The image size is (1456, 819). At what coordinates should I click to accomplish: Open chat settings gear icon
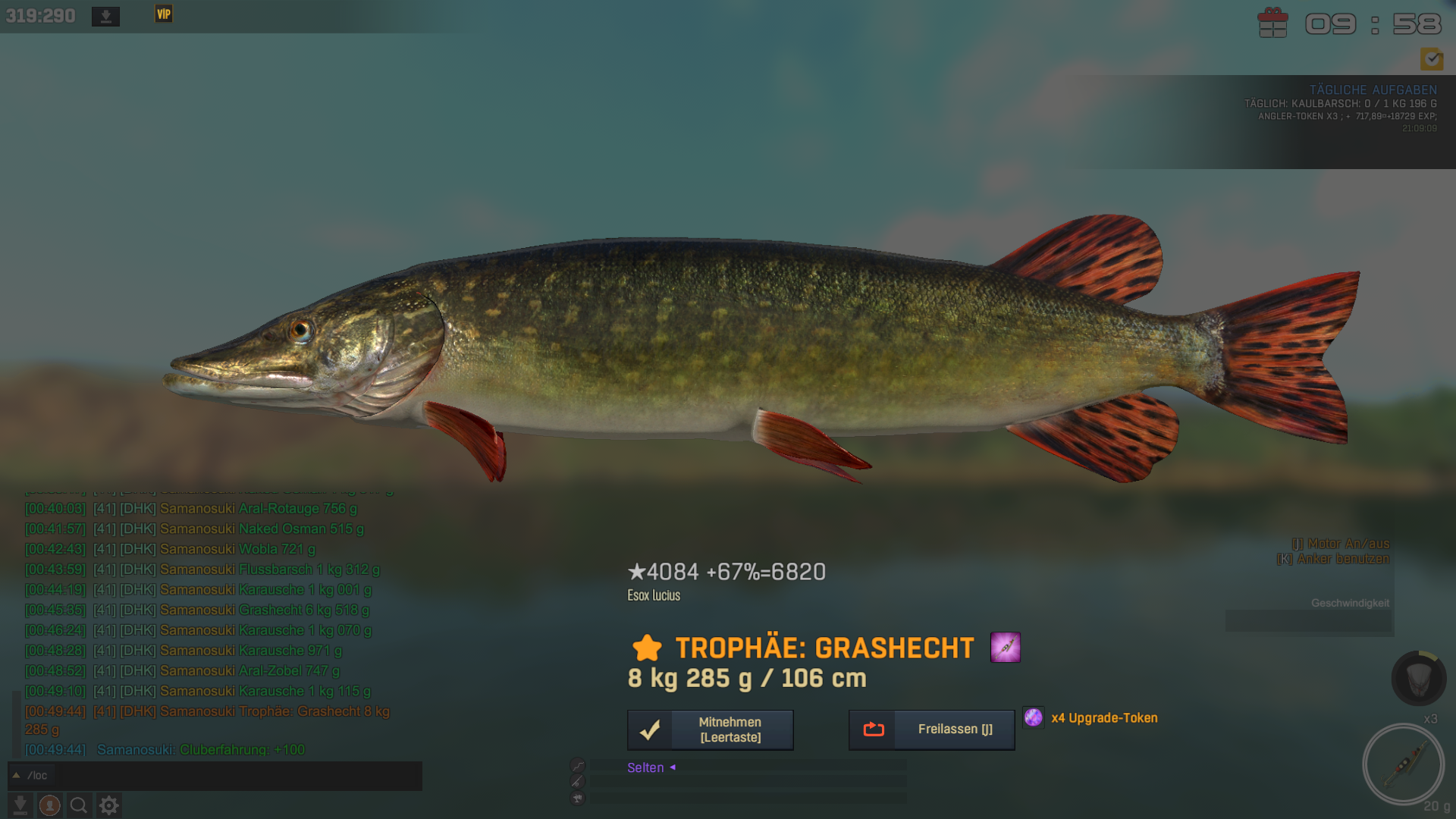[109, 805]
